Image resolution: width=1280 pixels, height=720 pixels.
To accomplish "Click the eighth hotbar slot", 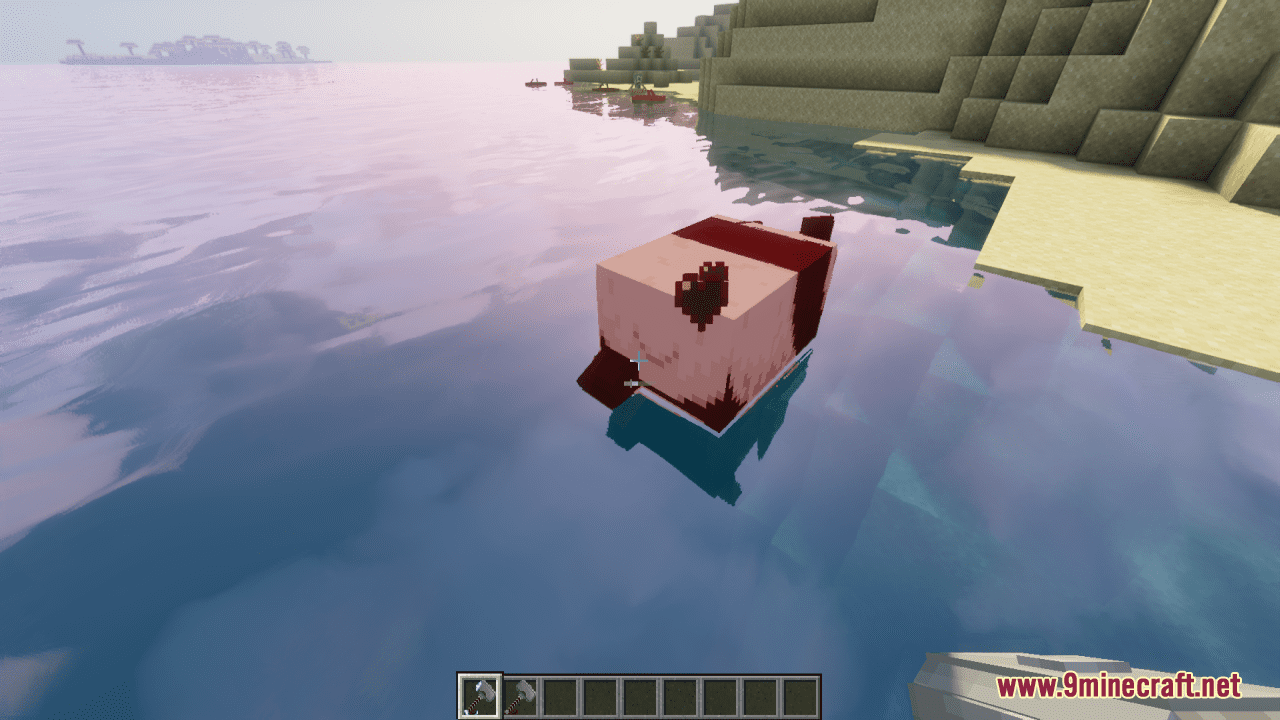I will [758, 697].
